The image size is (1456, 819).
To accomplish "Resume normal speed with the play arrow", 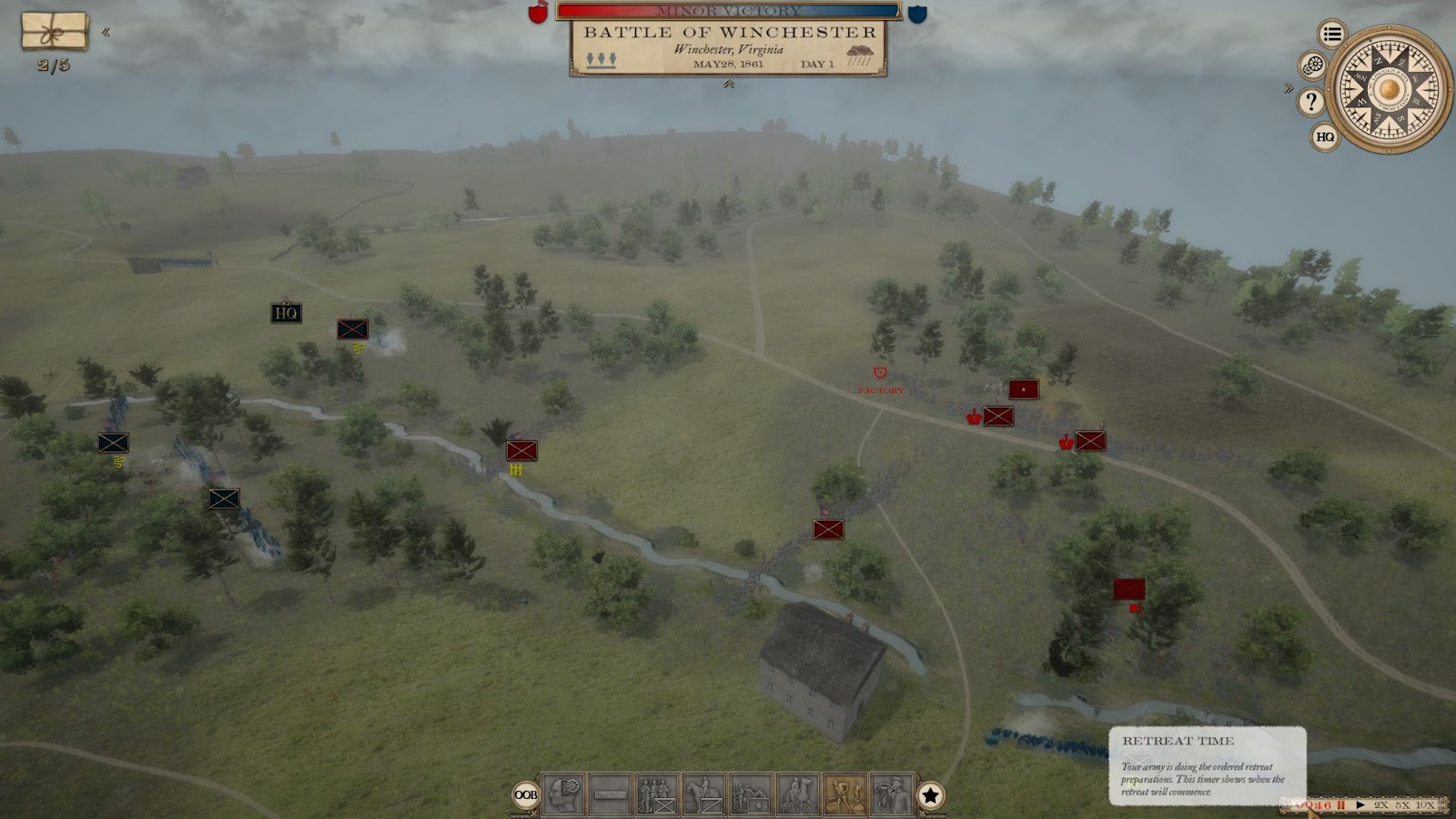I will click(1360, 805).
